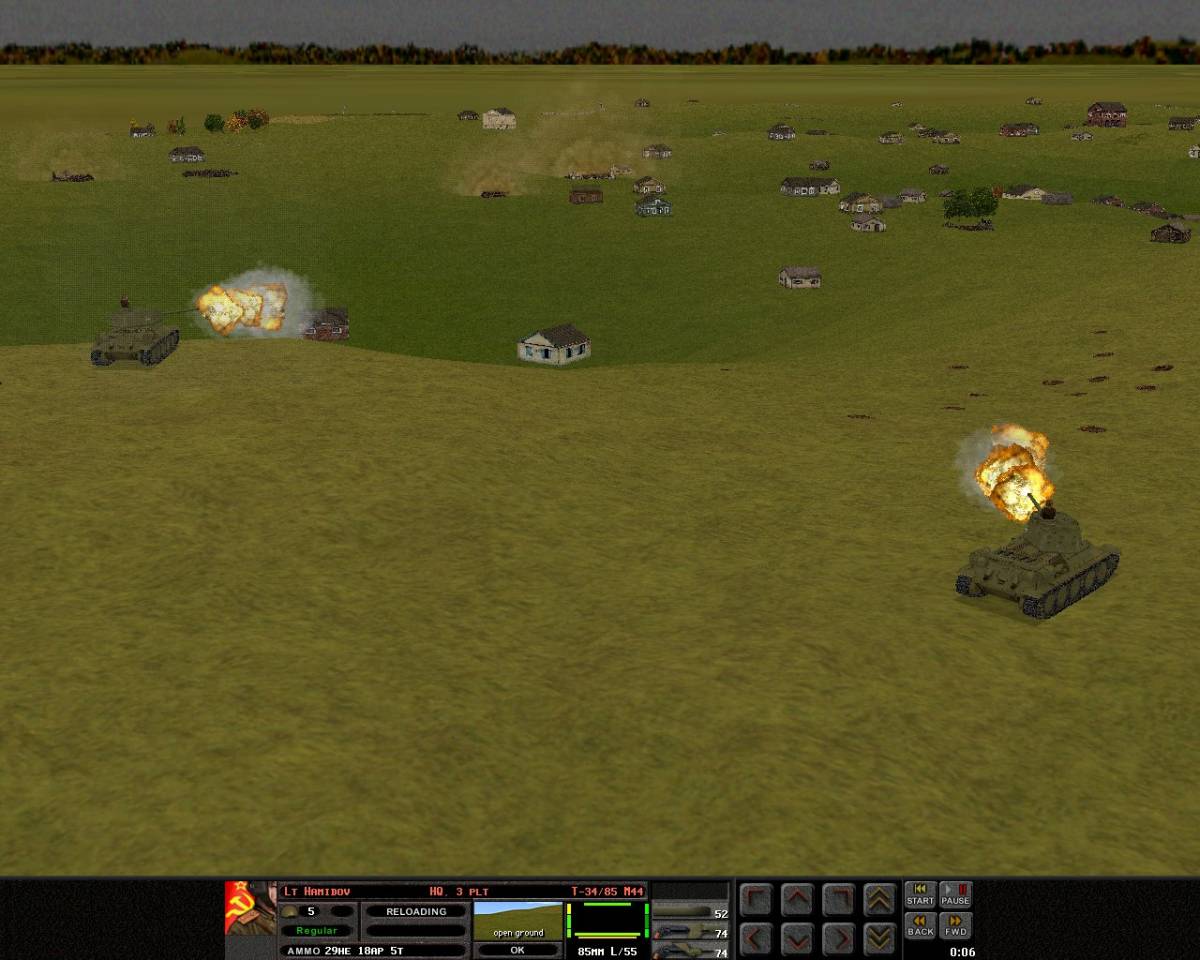
Task: Click the camera rotate-left corner arrow
Action: pyautogui.click(x=755, y=900)
